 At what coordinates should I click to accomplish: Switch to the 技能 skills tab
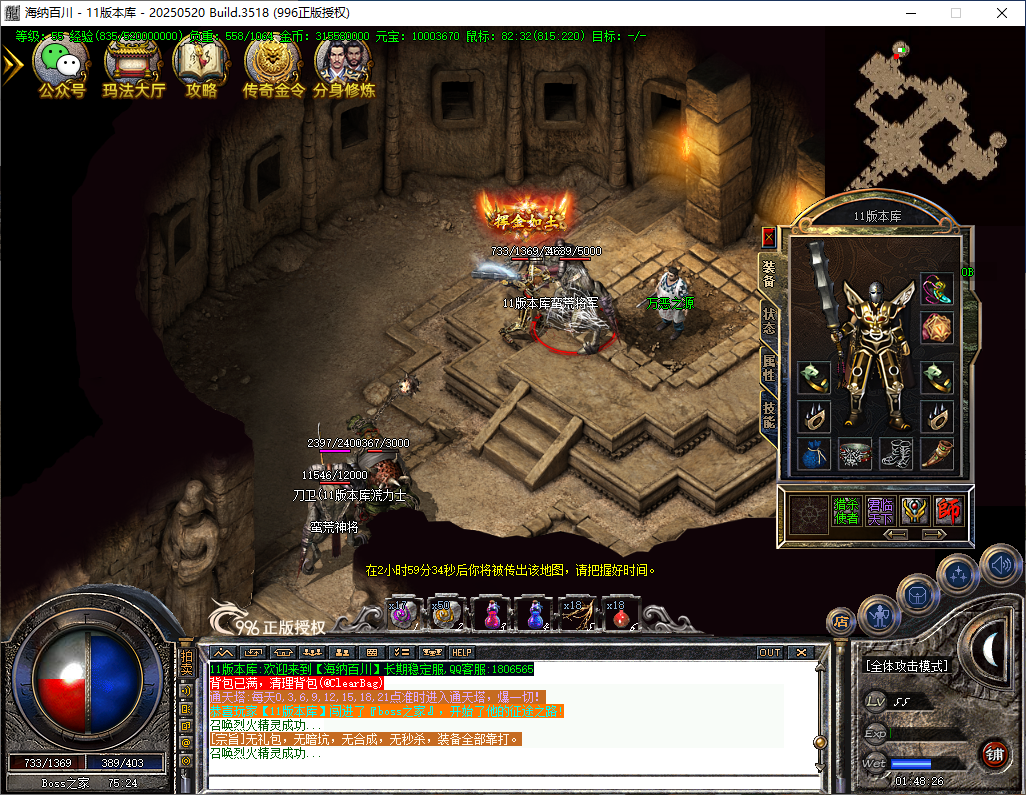click(768, 414)
